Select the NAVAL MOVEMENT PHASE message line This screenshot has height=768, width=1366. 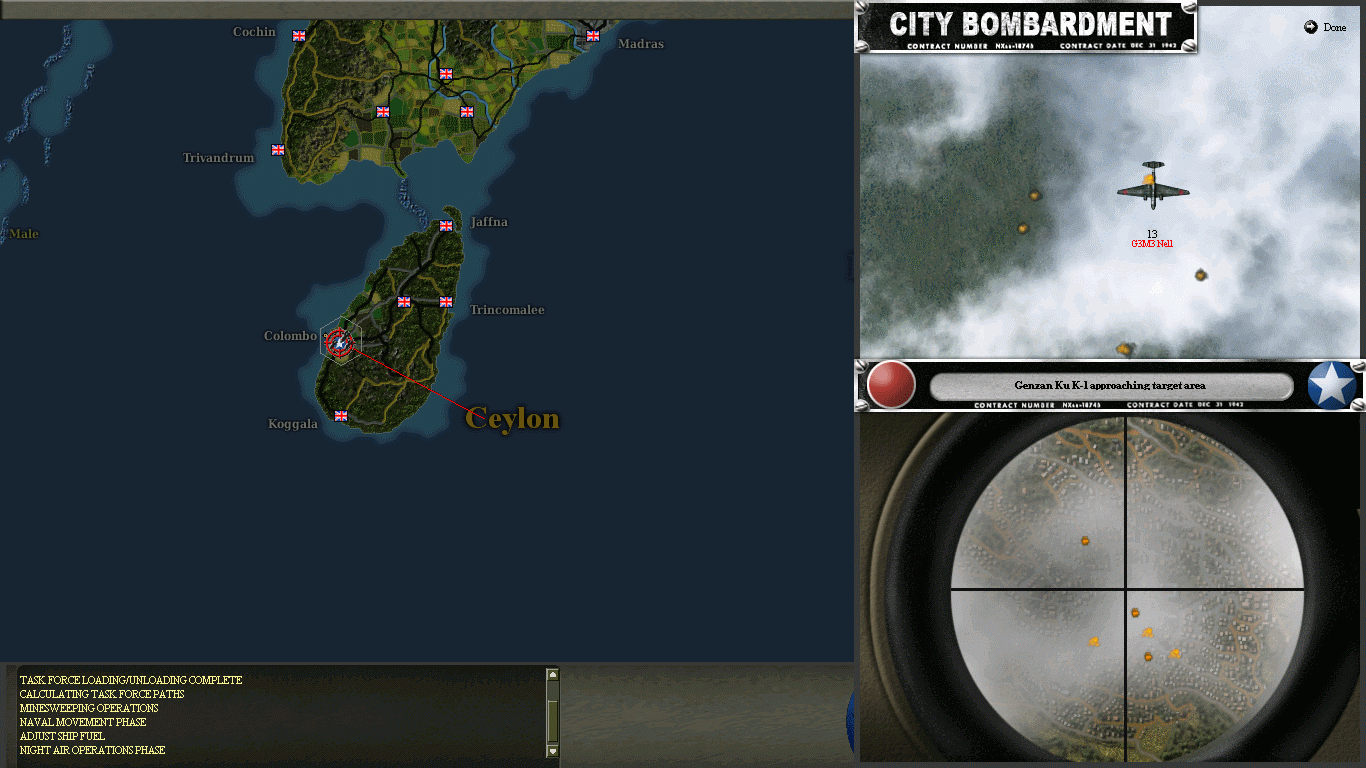(x=82, y=722)
